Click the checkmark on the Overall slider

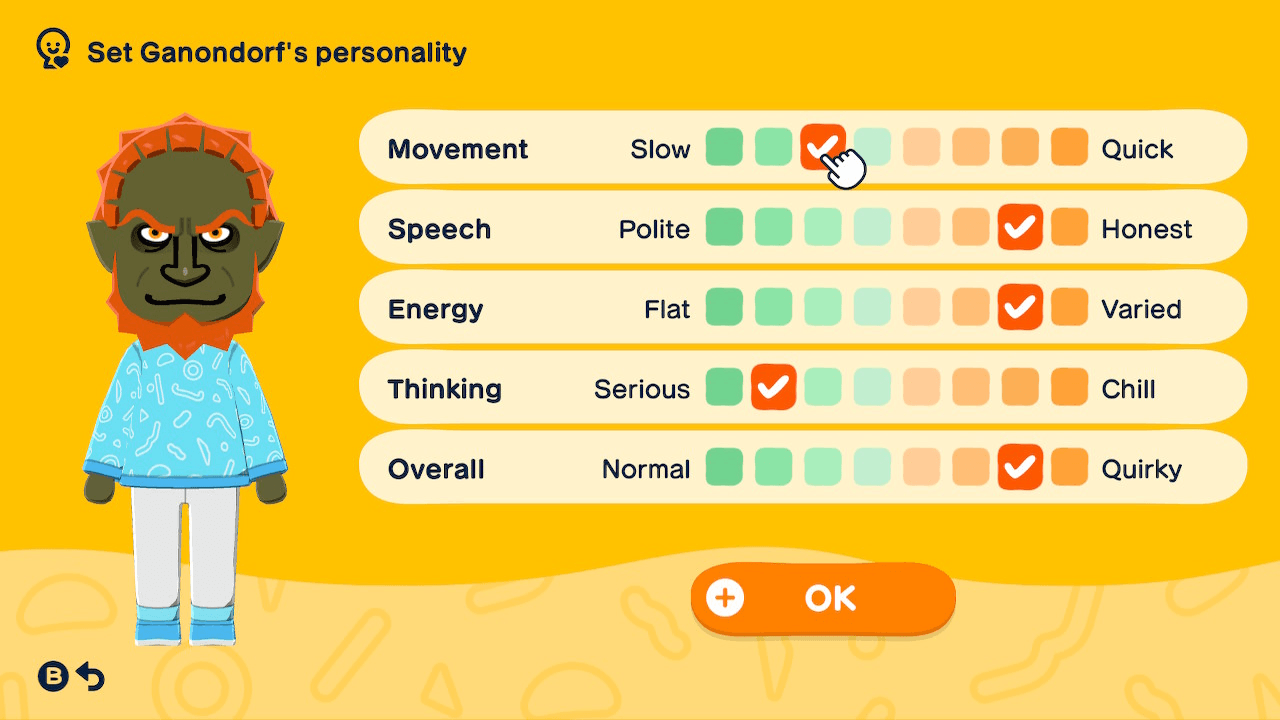coord(1020,467)
